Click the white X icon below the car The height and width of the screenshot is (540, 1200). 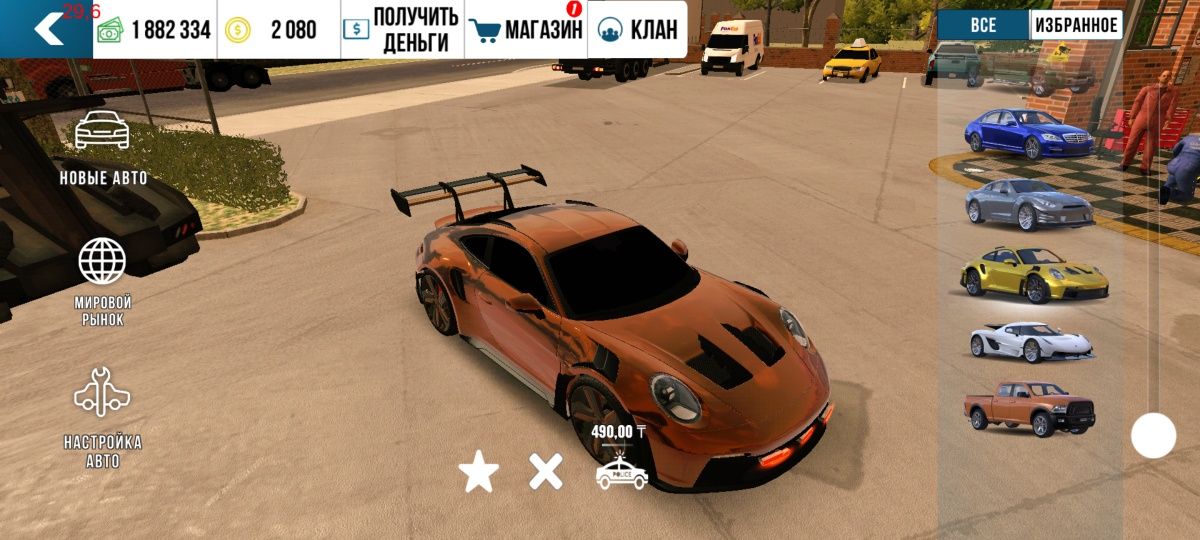tap(546, 471)
